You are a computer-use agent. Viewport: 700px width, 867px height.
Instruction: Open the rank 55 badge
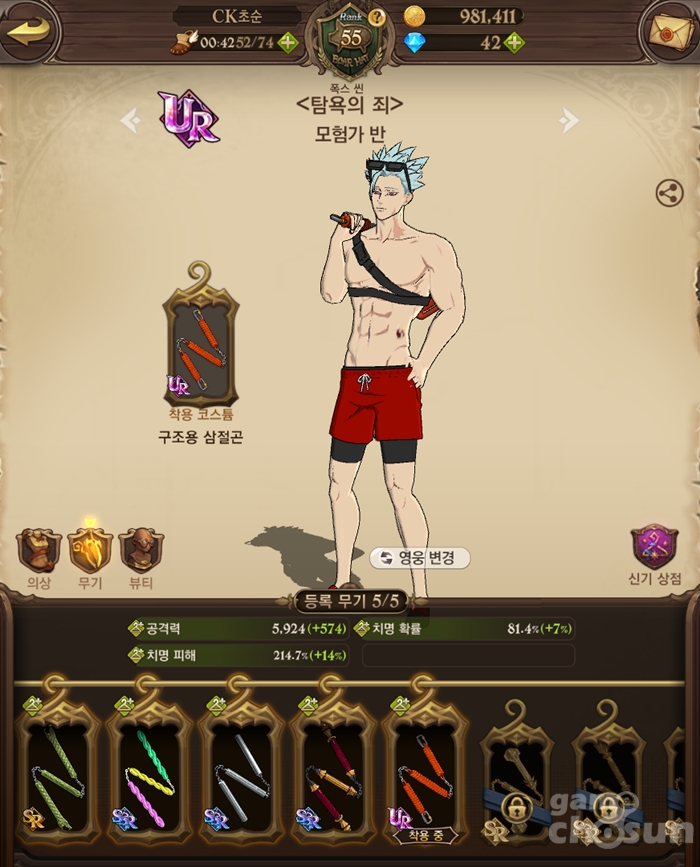tap(350, 40)
